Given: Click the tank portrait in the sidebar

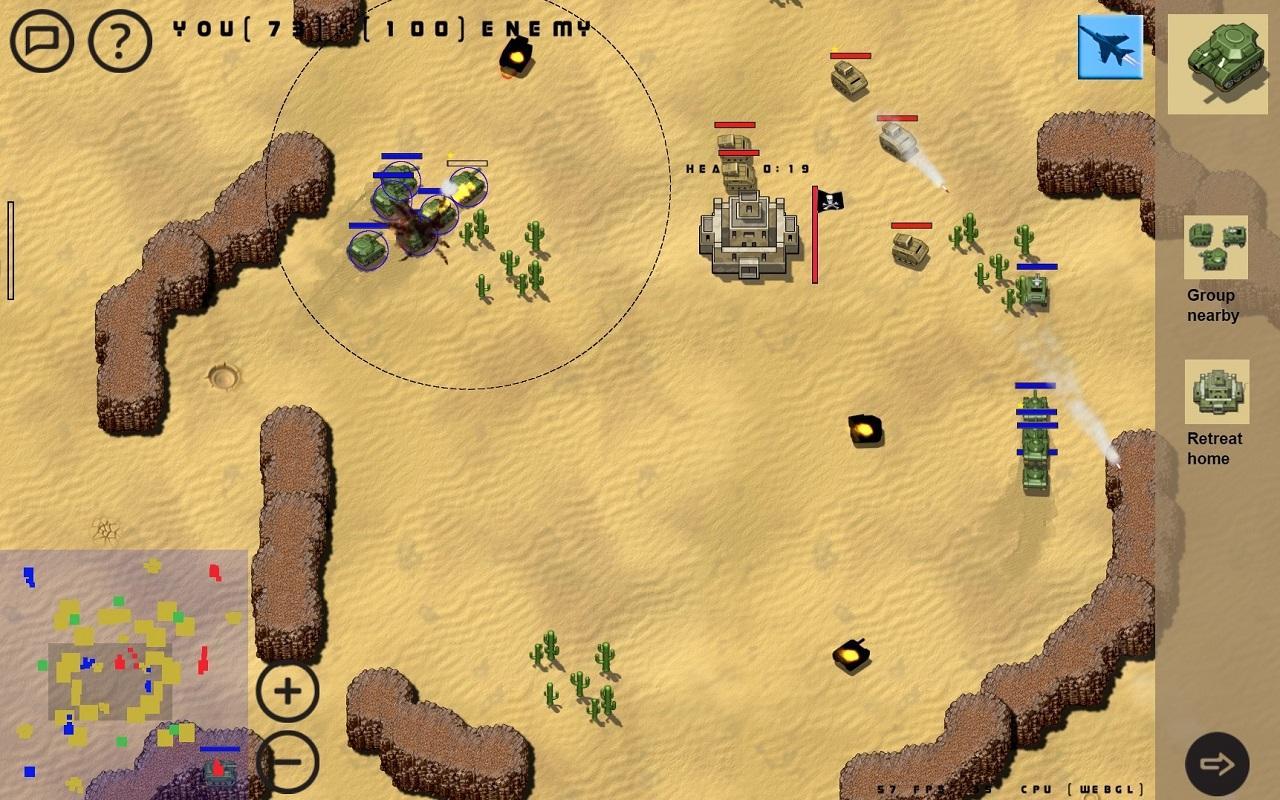Looking at the screenshot, I should [1216, 63].
